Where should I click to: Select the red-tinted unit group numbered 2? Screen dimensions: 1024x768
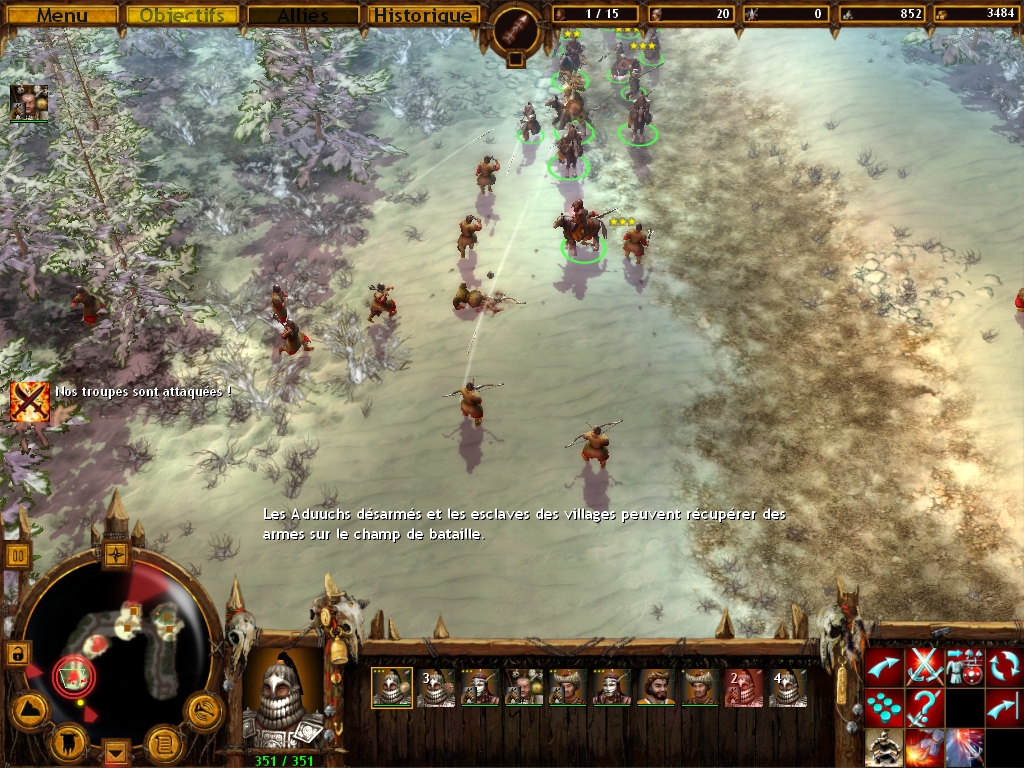coord(743,688)
